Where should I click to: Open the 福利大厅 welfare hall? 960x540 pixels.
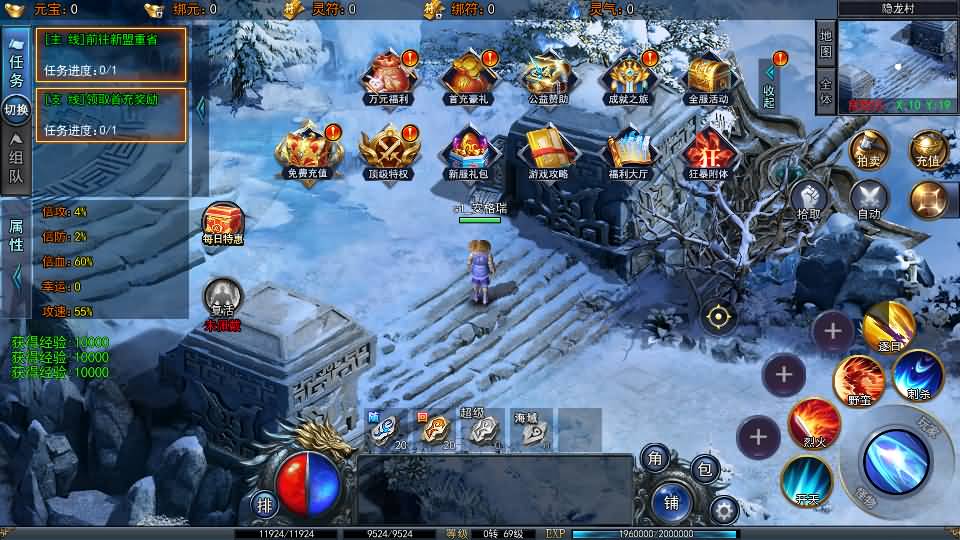[628, 152]
